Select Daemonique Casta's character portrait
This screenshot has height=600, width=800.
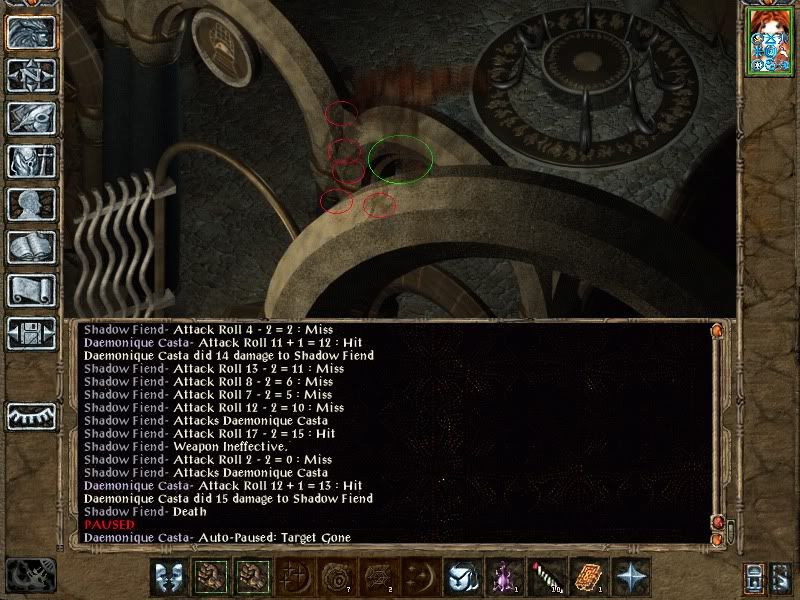pos(767,42)
